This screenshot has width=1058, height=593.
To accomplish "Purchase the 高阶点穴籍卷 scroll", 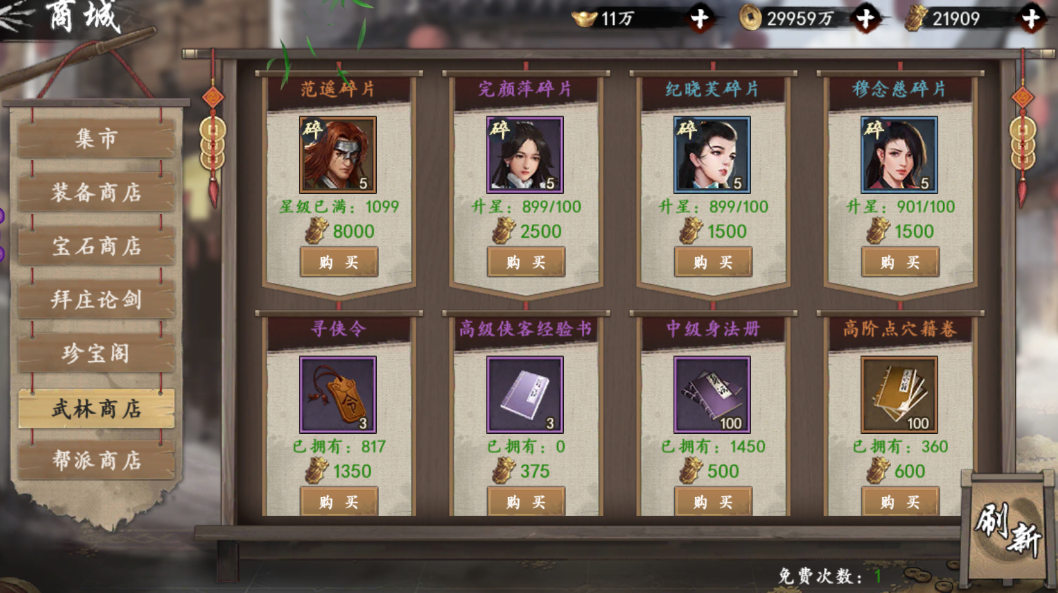I will tap(900, 501).
